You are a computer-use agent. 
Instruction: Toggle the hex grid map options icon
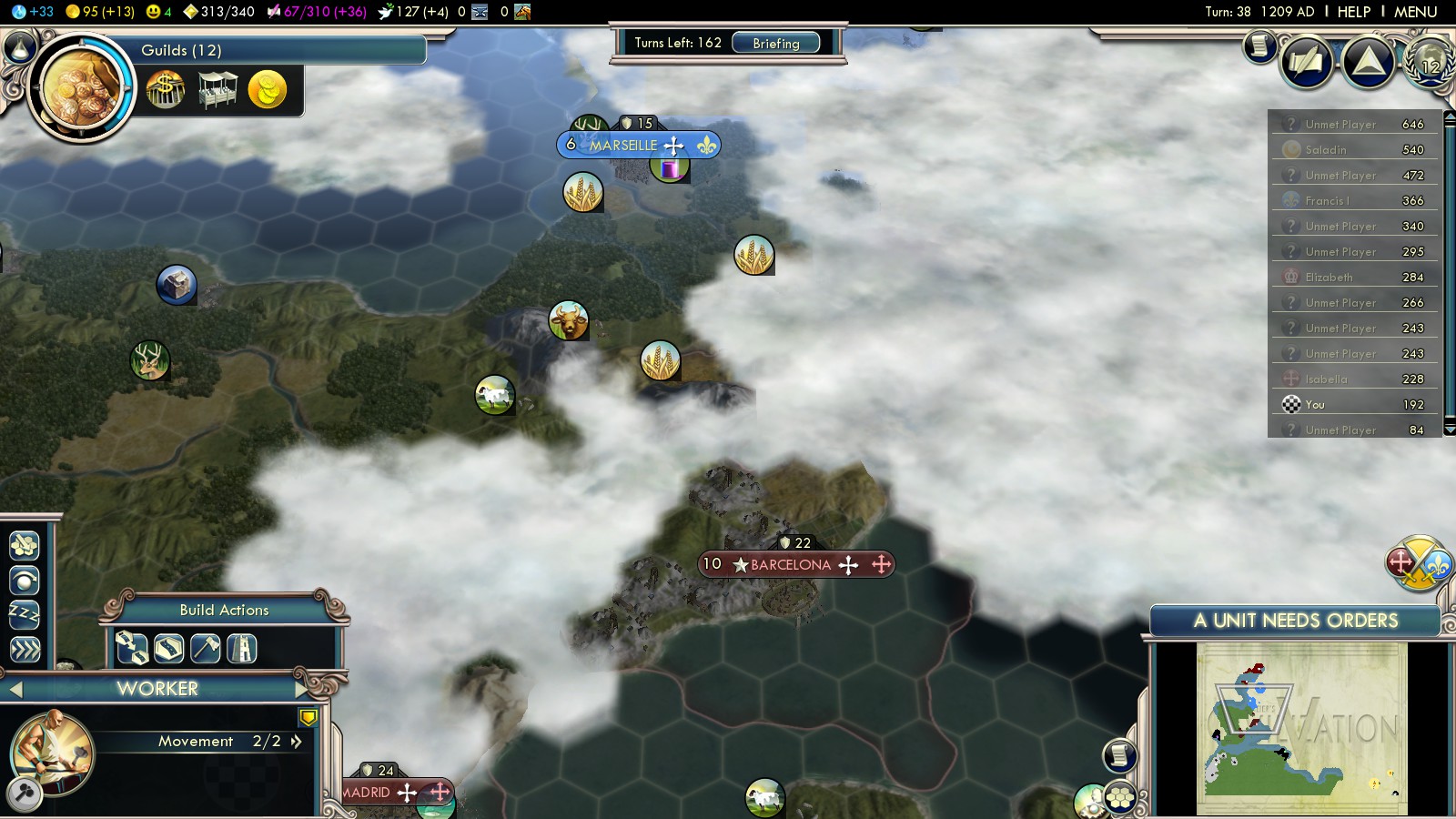coord(1121,798)
